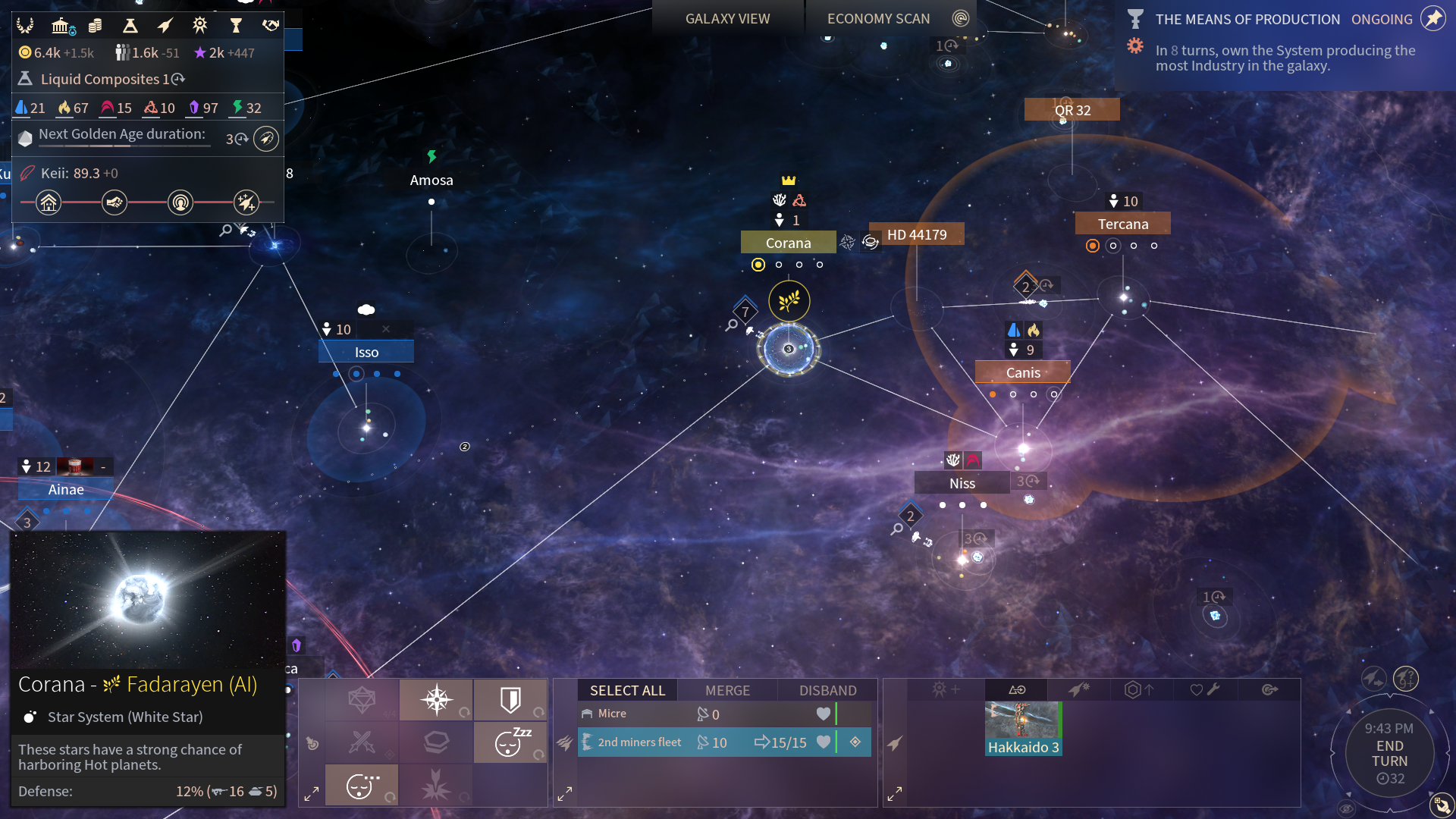
Task: Open the economy coin stack icon
Action: (x=95, y=26)
